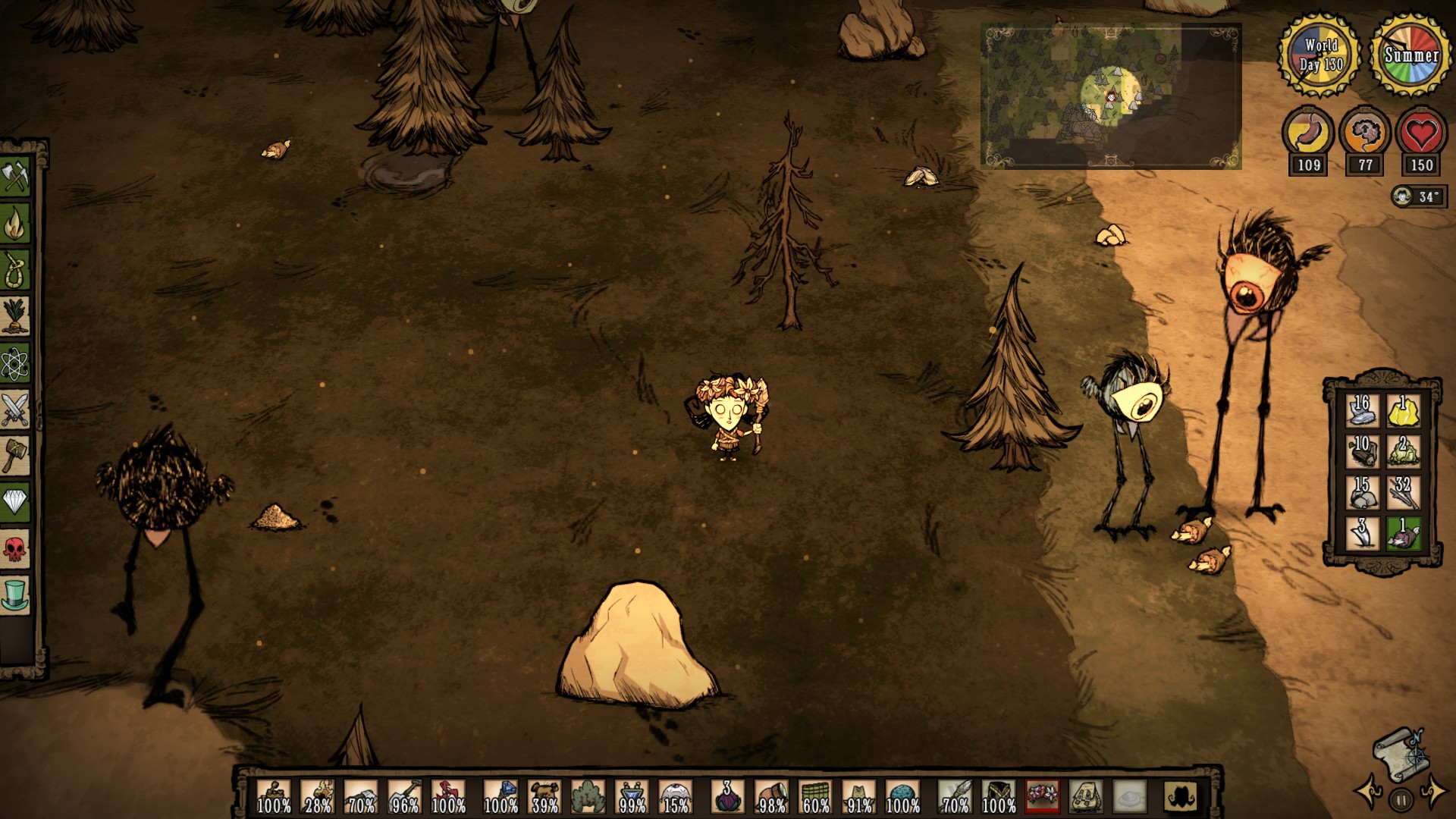The image size is (1456, 819).
Task: Select the berry bush inventory slot
Action: [588, 797]
